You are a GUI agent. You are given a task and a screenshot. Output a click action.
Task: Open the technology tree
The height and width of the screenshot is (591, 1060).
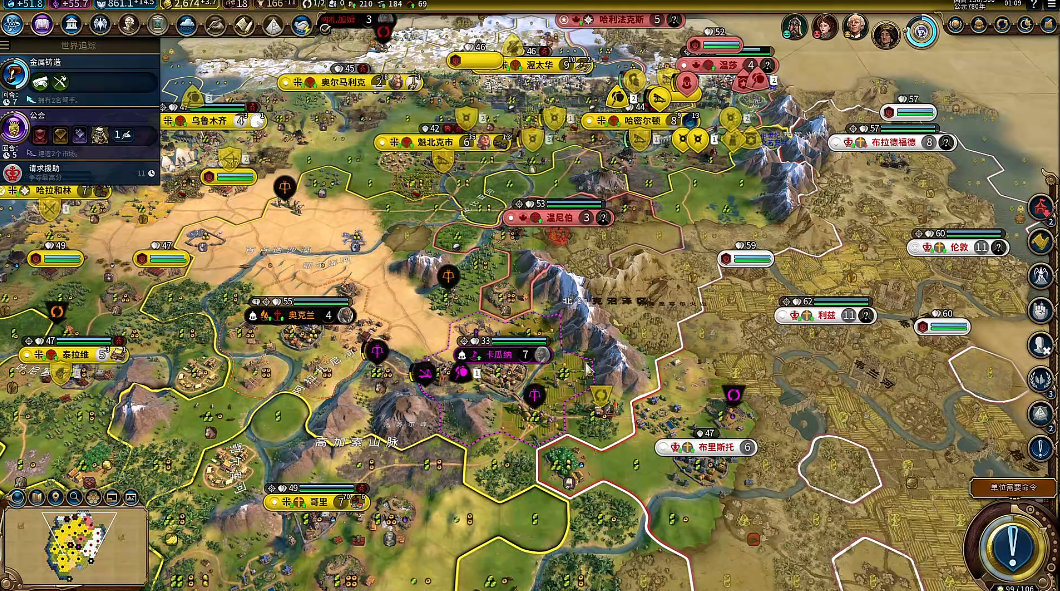click(x=13, y=24)
